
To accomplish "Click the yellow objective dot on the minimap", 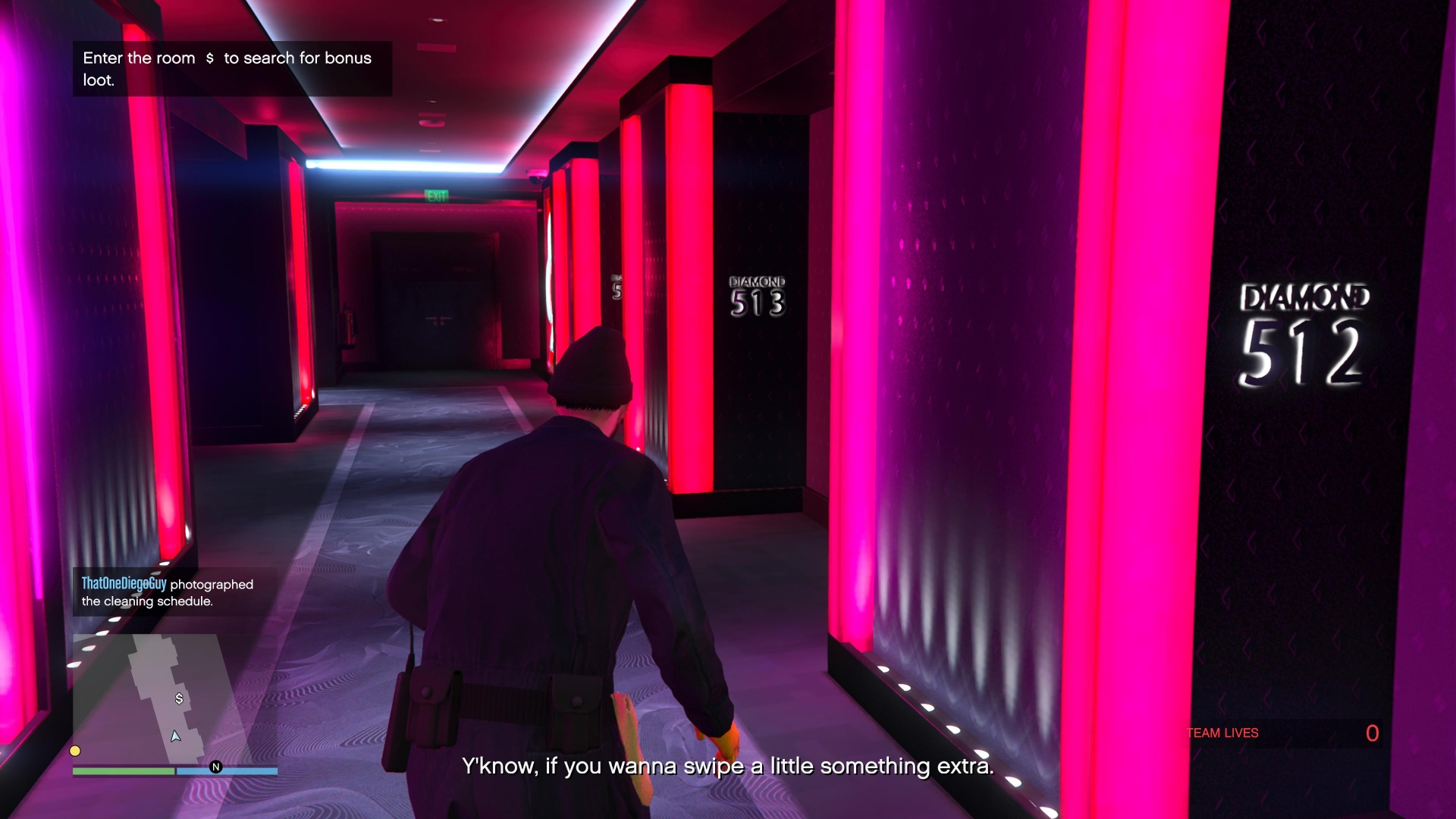I will coord(75,751).
